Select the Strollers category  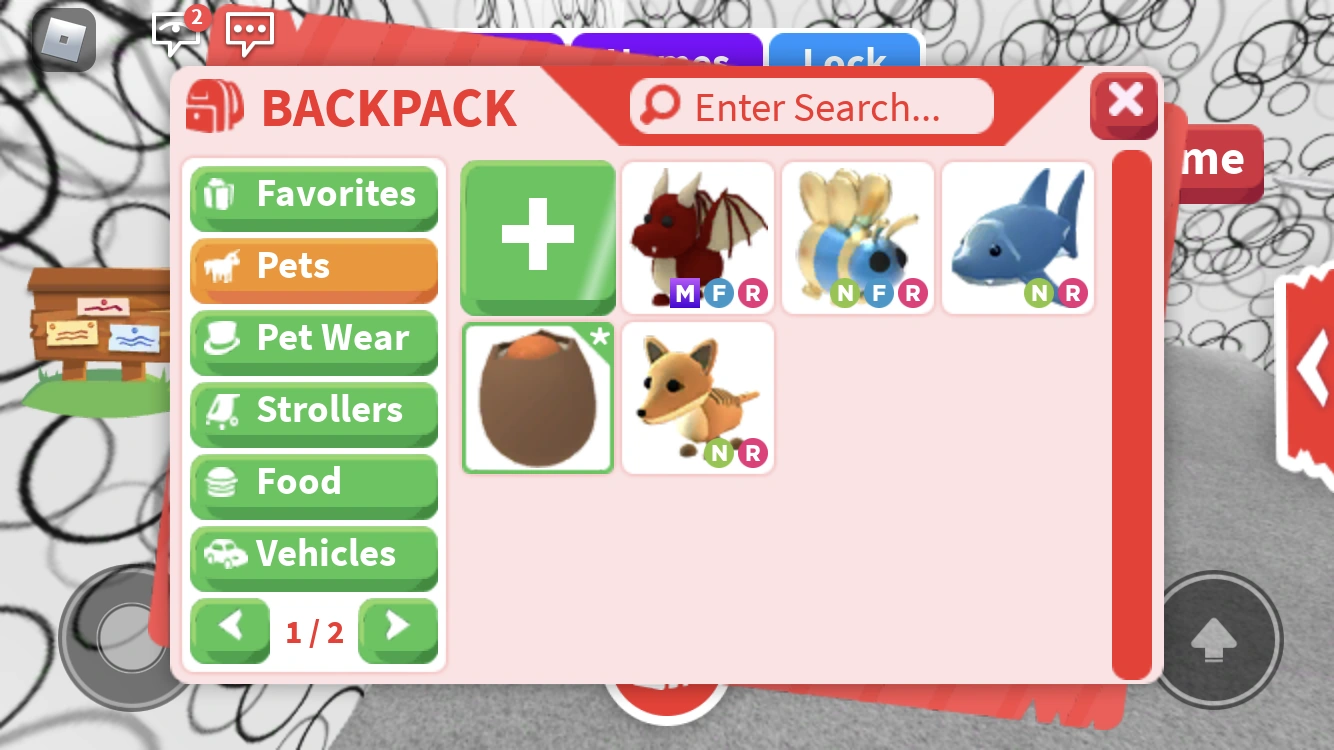pos(313,411)
